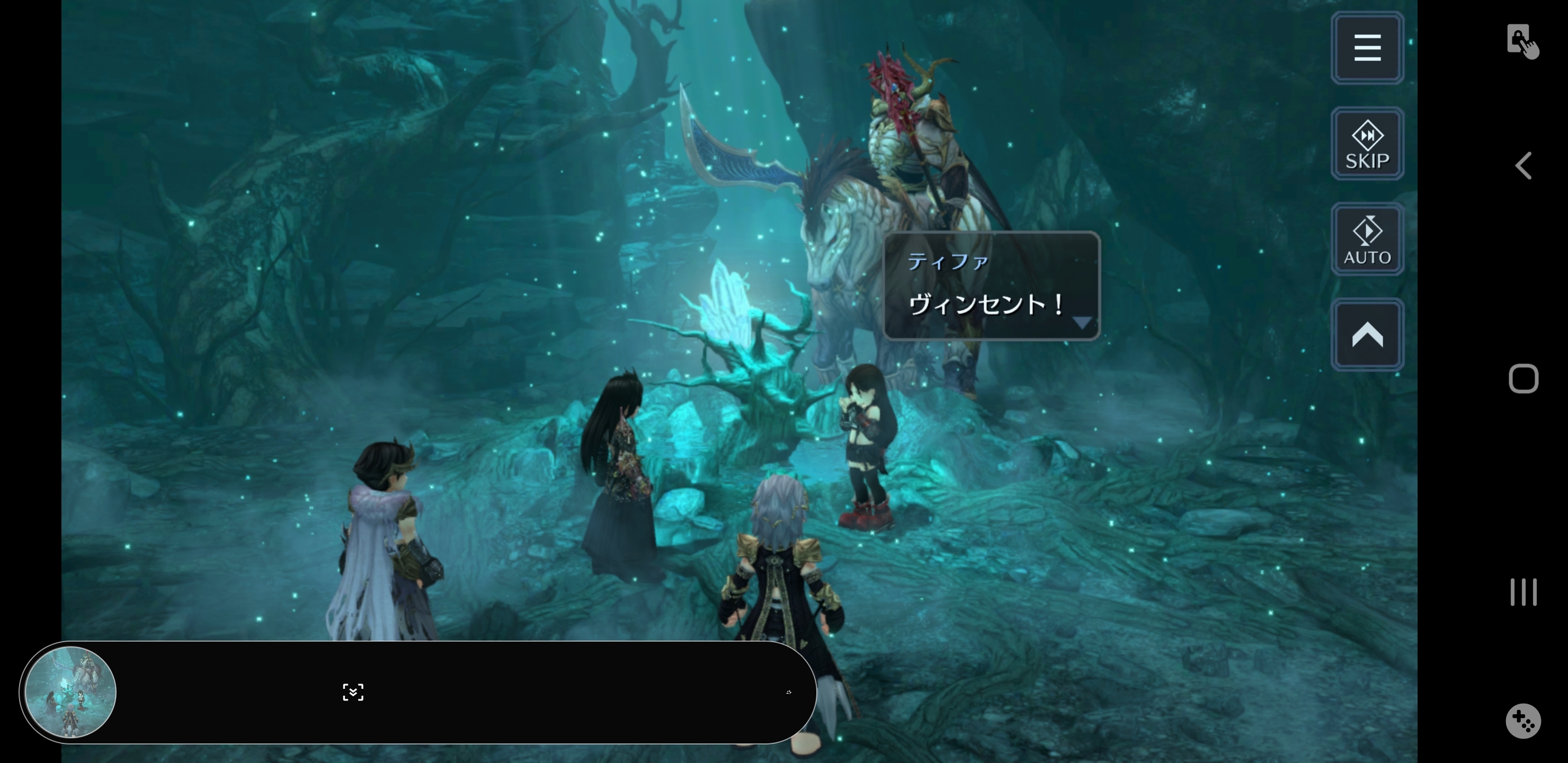Toggle AUTO dialogue advance
The image size is (1568, 763).
pyautogui.click(x=1367, y=239)
